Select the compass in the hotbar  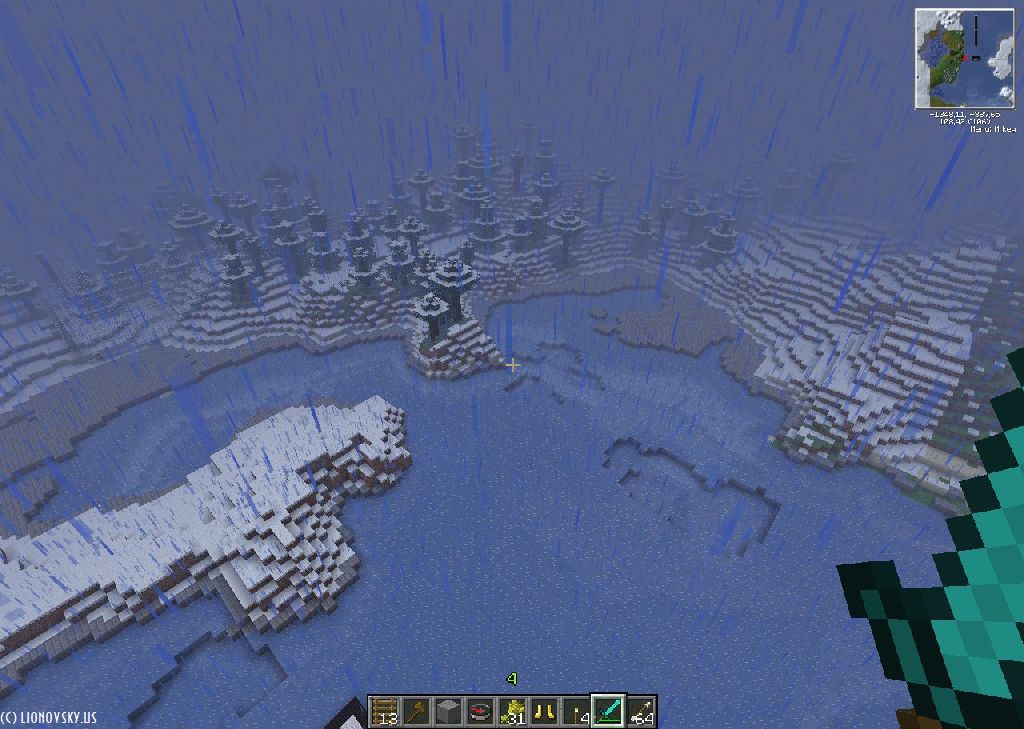click(480, 711)
